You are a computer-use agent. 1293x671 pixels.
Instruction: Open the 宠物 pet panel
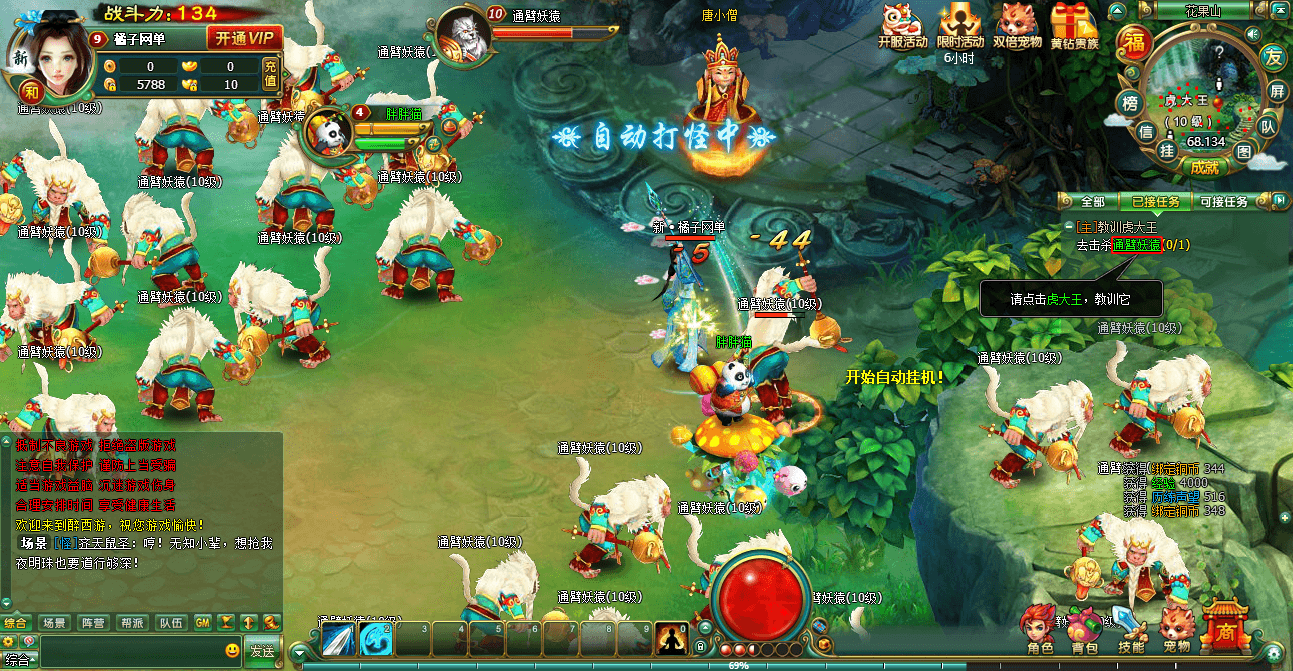pyautogui.click(x=1176, y=629)
